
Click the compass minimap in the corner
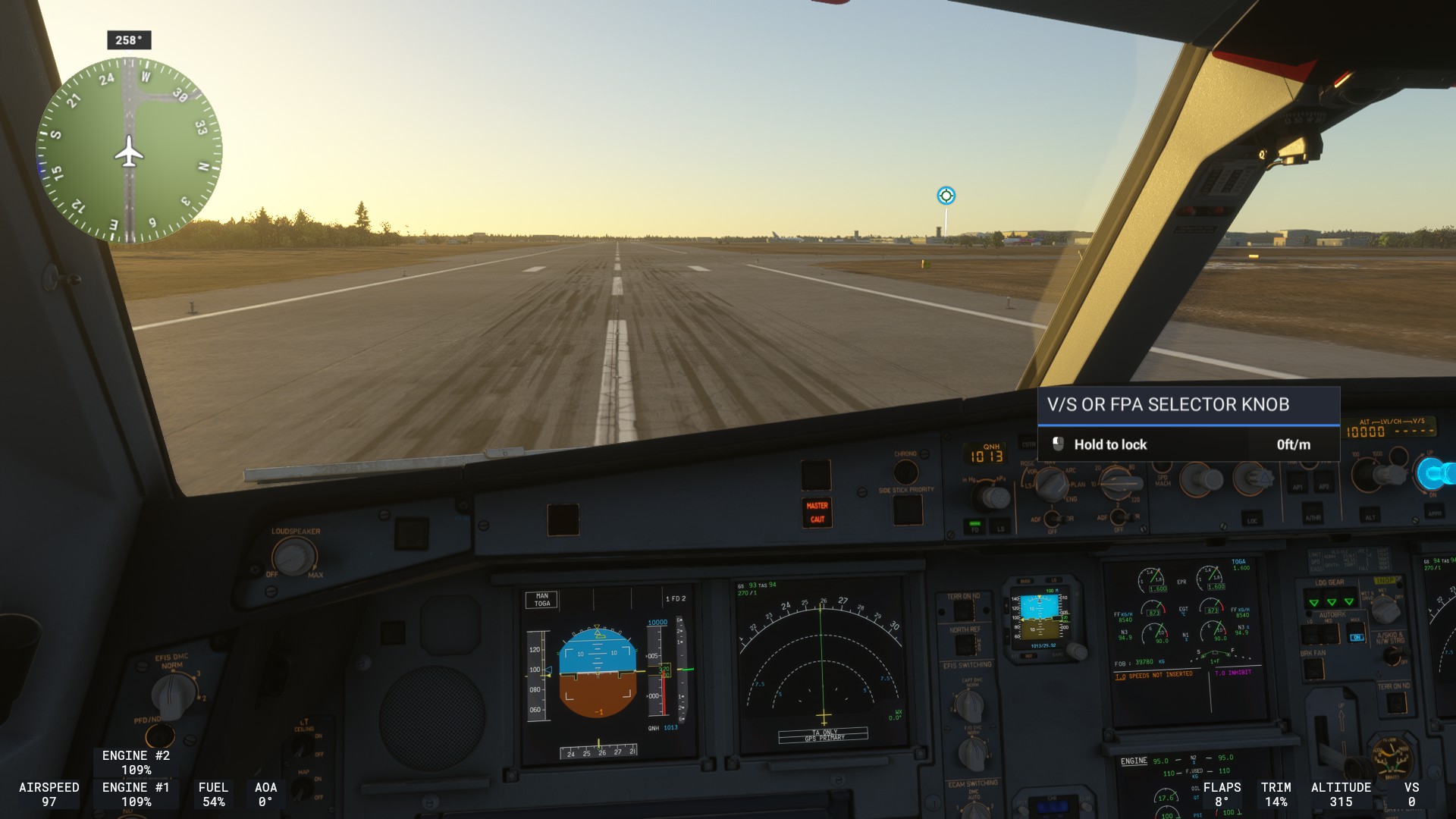130,150
